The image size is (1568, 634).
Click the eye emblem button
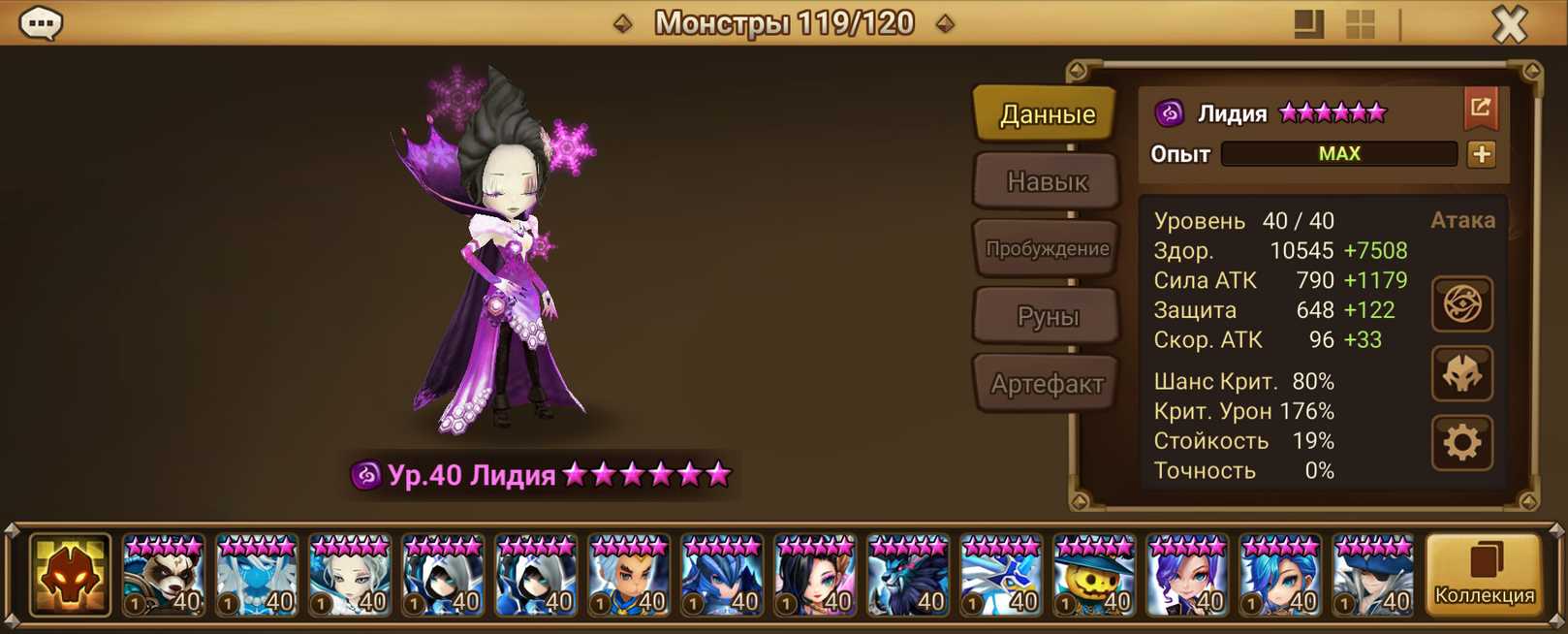[x=1461, y=304]
